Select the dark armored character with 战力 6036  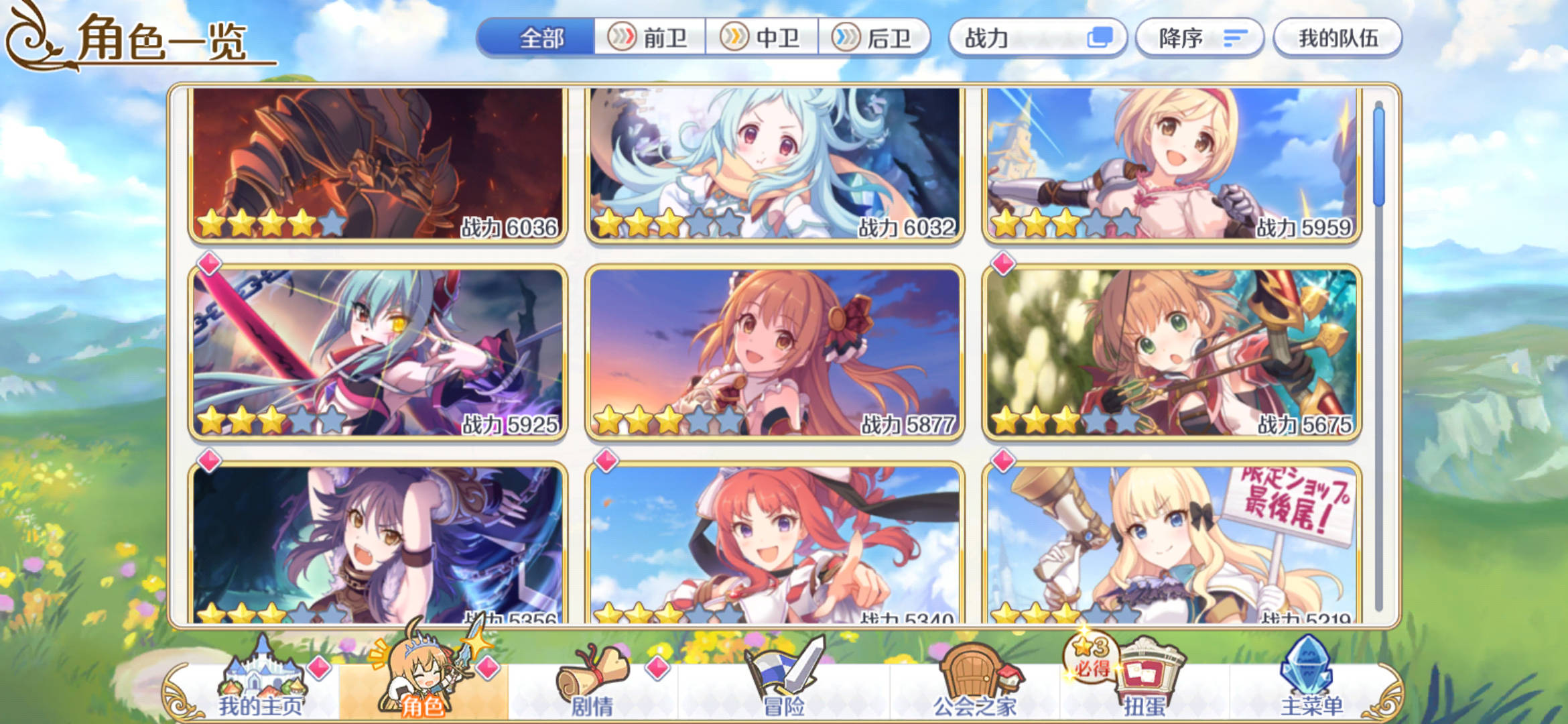tap(378, 163)
